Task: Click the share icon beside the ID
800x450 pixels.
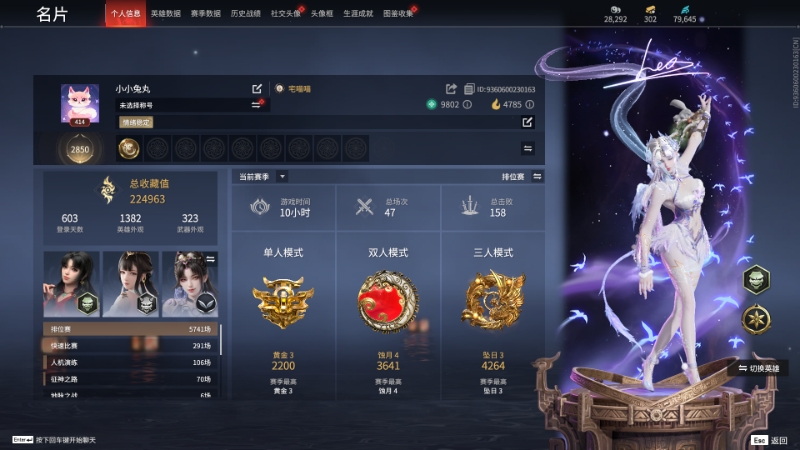Action: [x=451, y=89]
